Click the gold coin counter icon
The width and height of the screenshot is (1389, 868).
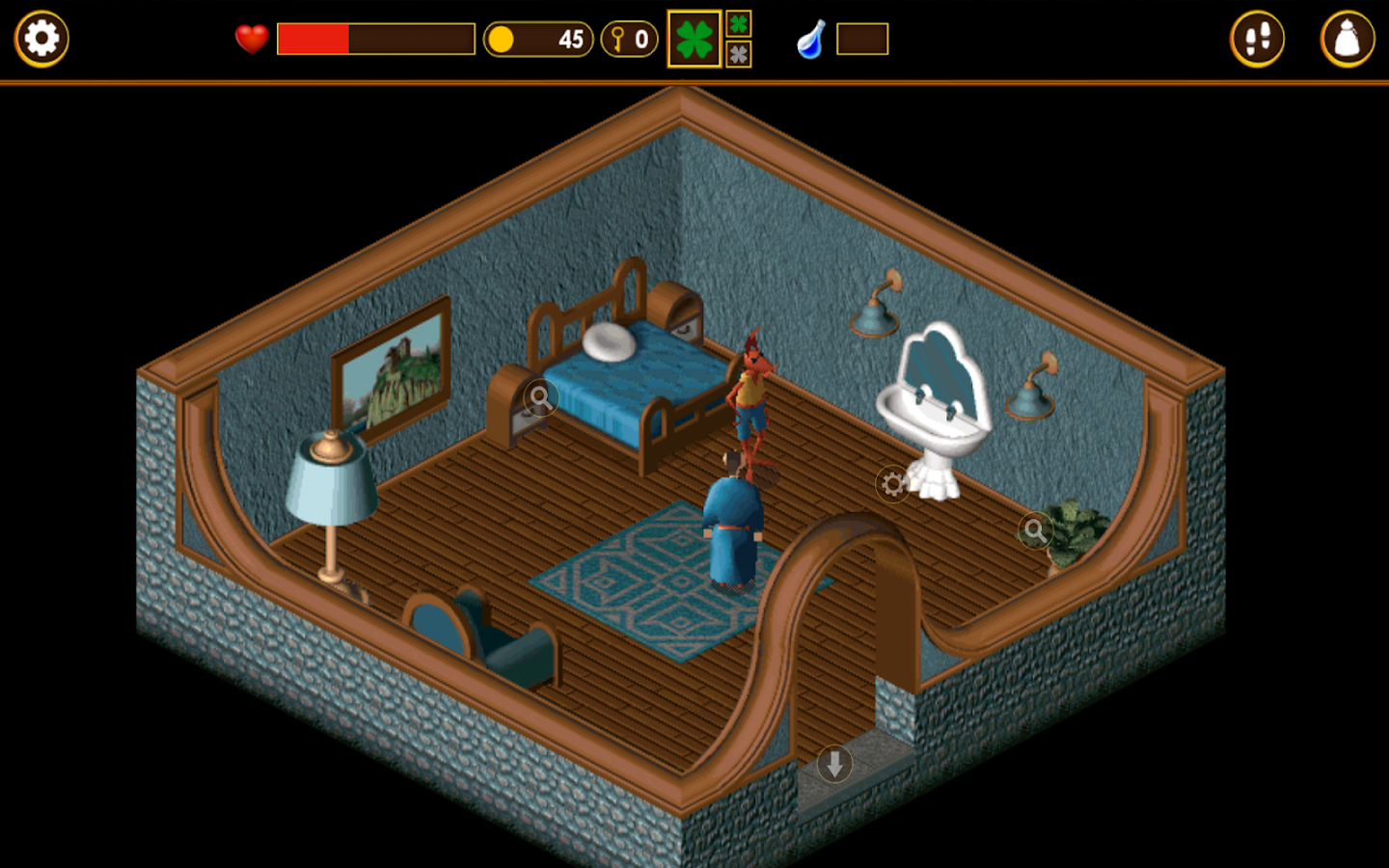[504, 39]
